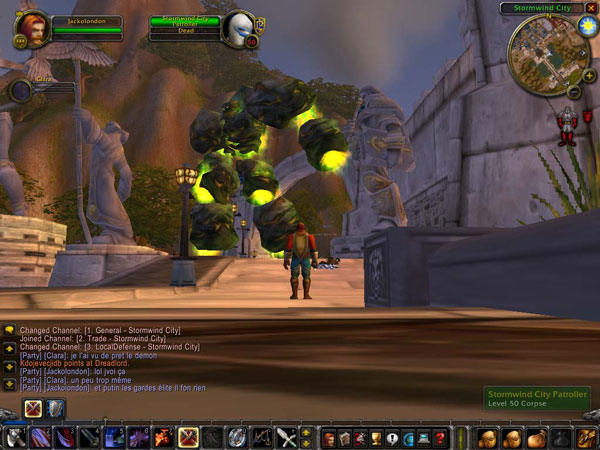This screenshot has width=600, height=450.
Task: Click the sun day-night indicator
Action: tap(588, 24)
